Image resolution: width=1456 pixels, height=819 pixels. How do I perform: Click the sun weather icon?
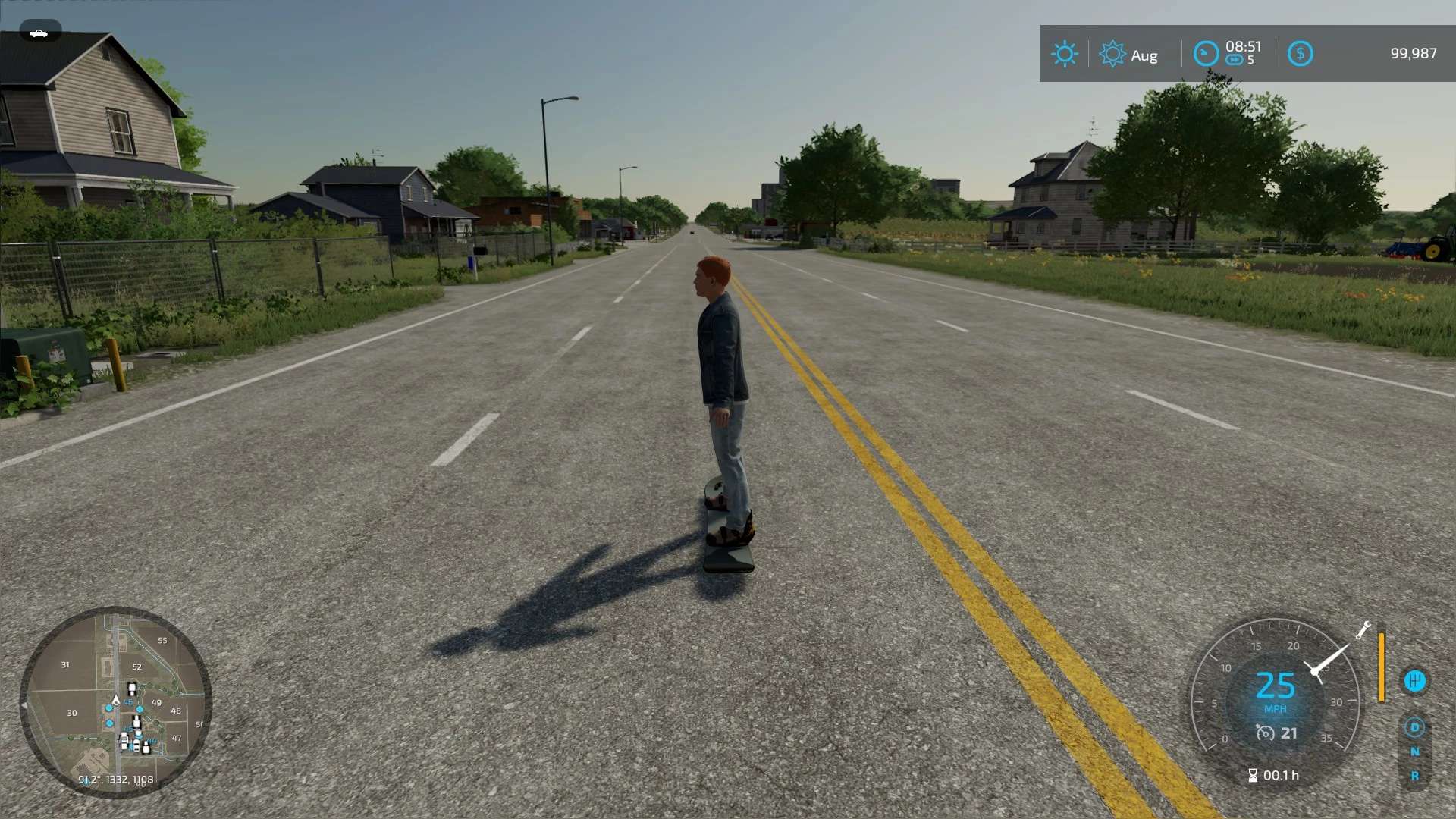click(1064, 54)
